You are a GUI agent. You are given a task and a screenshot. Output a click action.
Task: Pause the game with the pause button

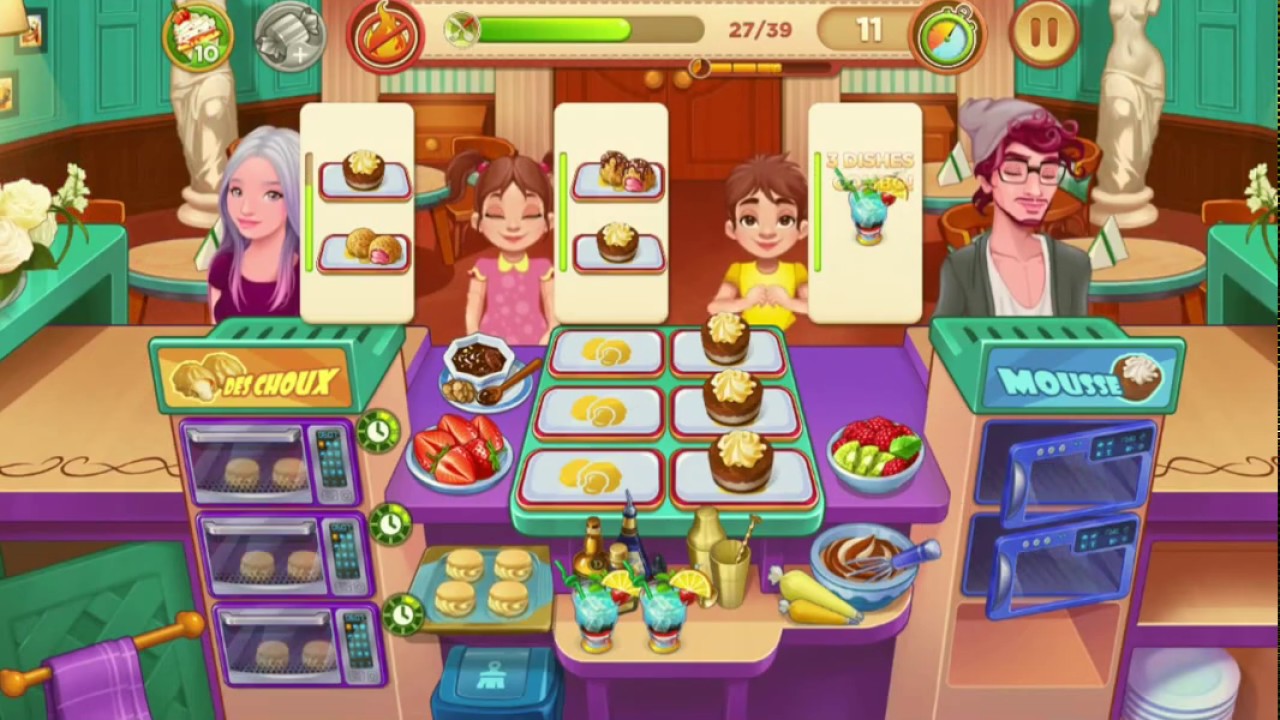point(1042,32)
